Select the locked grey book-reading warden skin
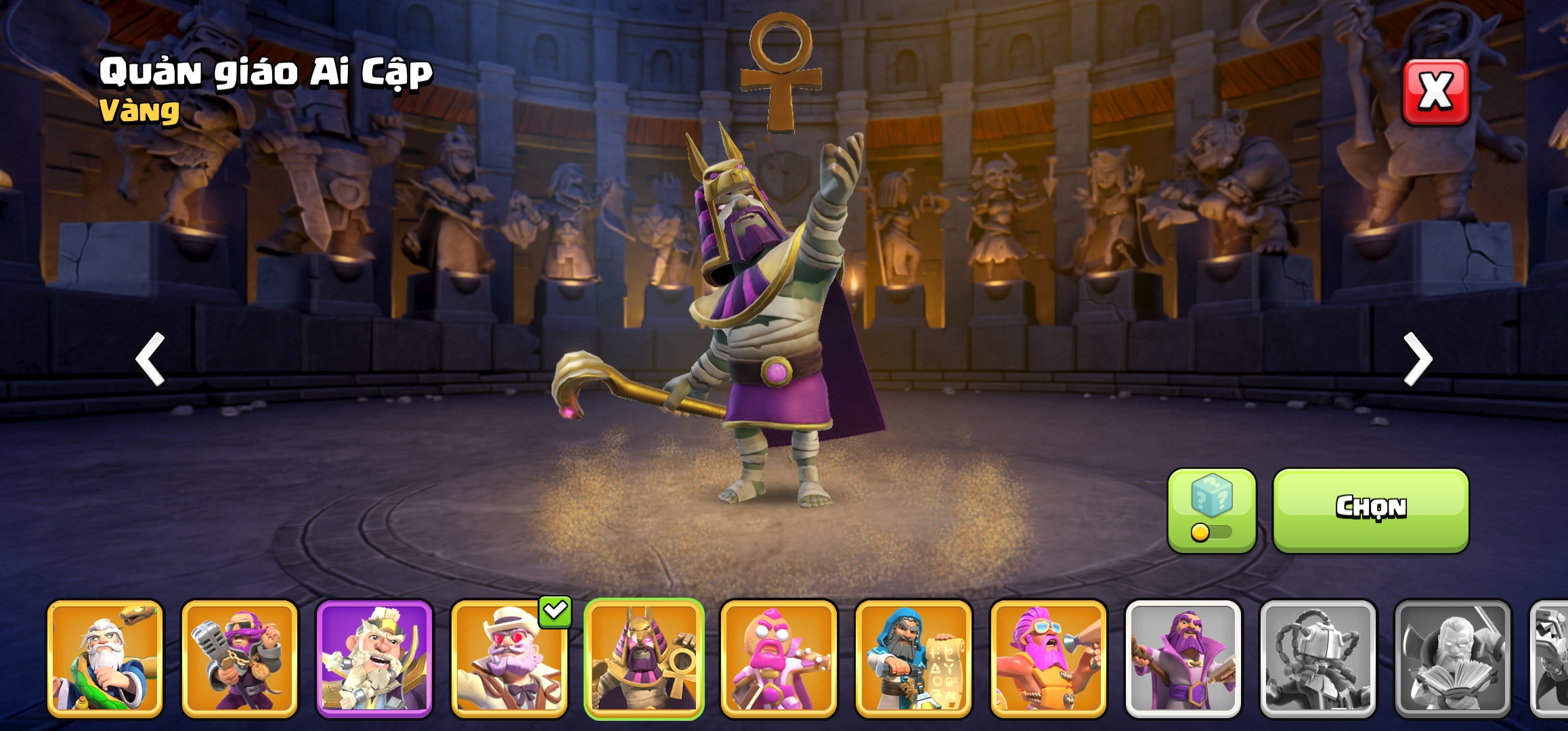 pyautogui.click(x=1452, y=659)
